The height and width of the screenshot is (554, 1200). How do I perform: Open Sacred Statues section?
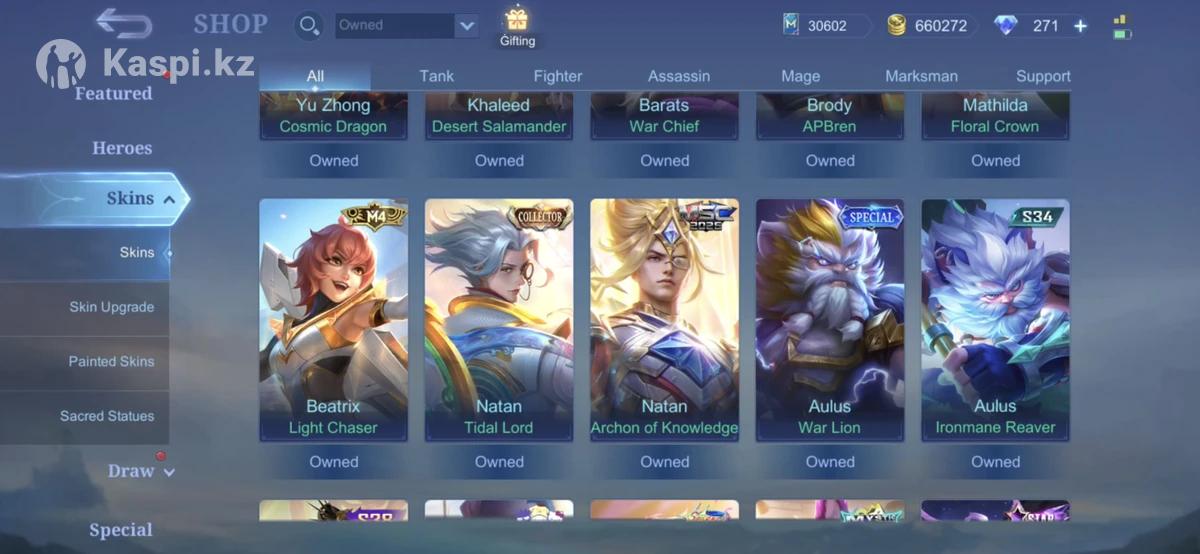[x=107, y=416]
